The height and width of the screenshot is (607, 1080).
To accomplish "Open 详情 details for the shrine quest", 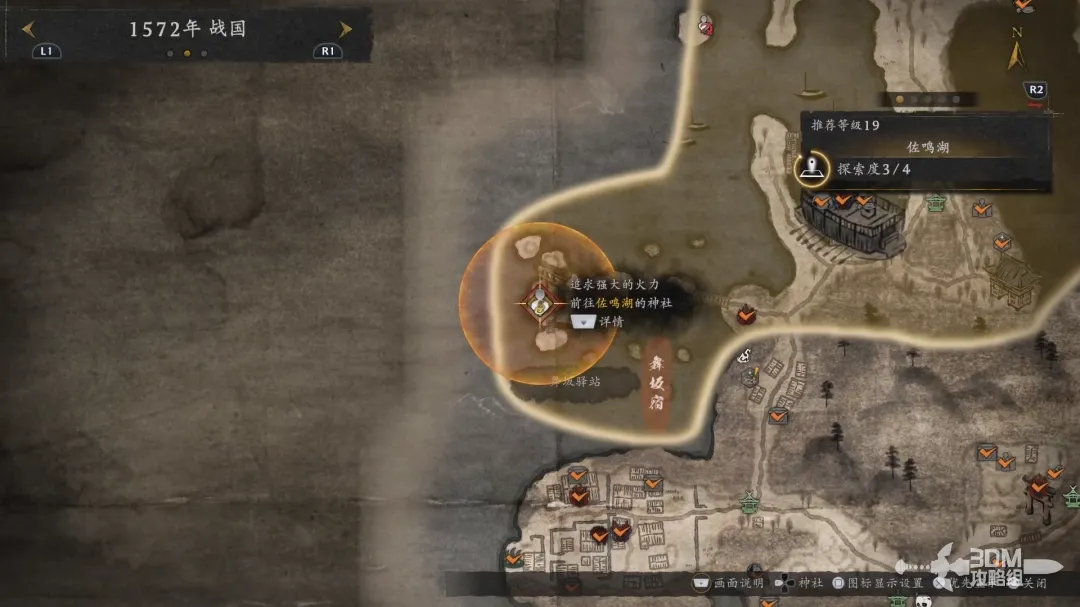I will point(596,322).
